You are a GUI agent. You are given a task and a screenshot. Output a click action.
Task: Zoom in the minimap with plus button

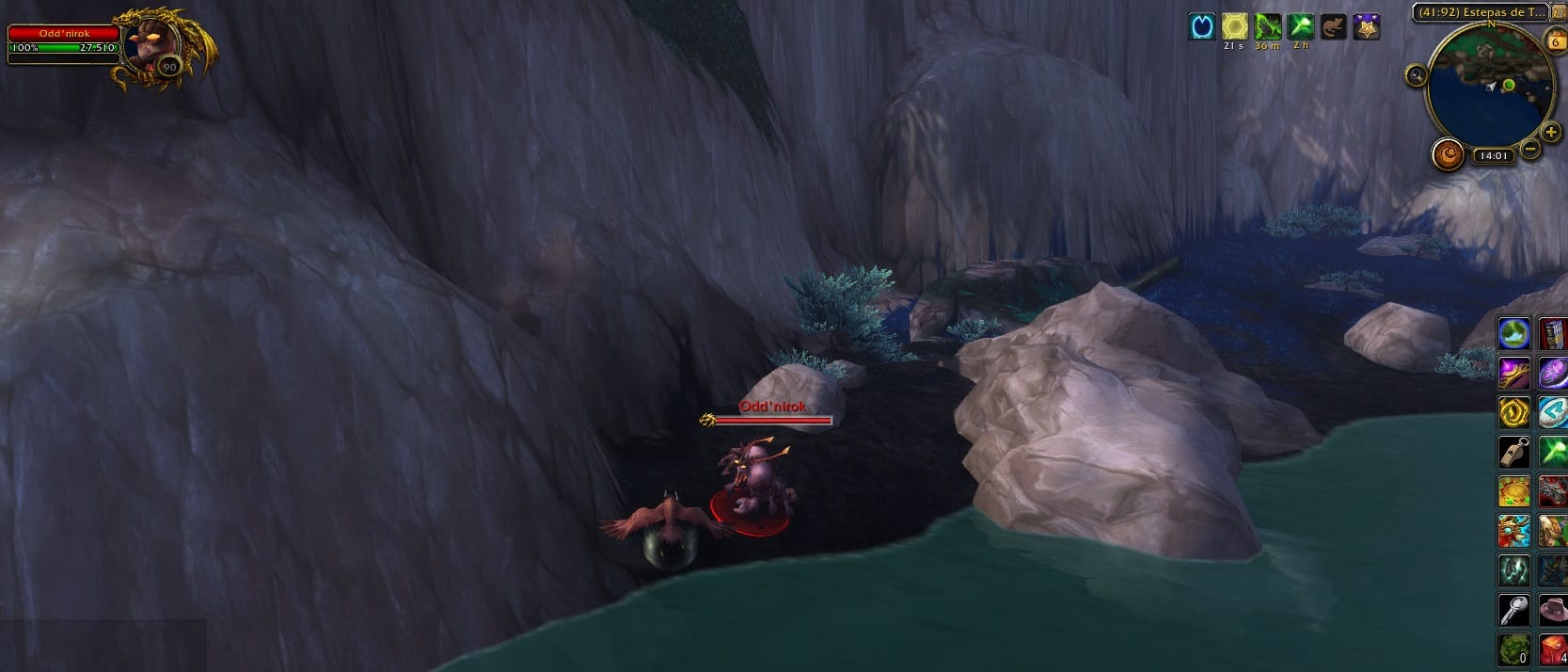[x=1551, y=133]
